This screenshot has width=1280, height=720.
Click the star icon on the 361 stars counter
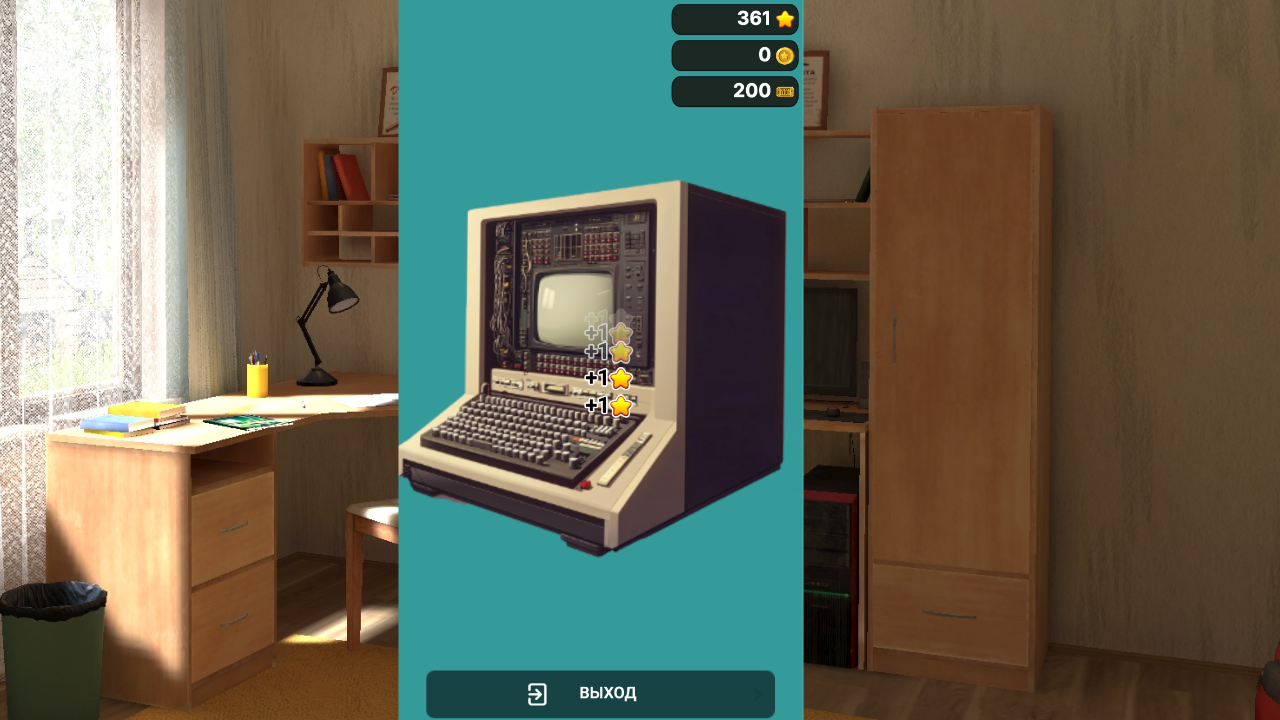point(784,18)
